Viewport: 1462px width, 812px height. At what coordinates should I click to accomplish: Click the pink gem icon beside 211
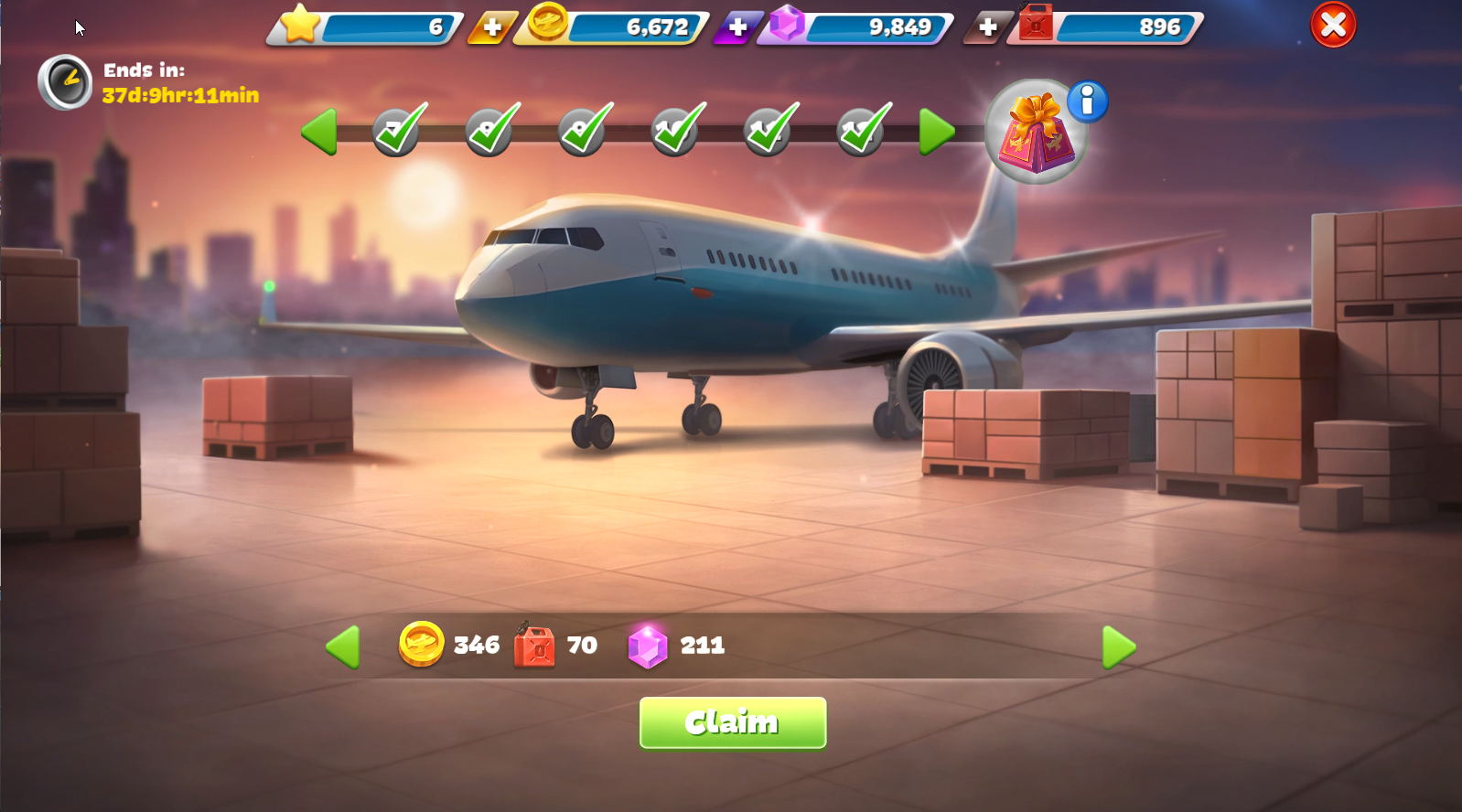[650, 646]
